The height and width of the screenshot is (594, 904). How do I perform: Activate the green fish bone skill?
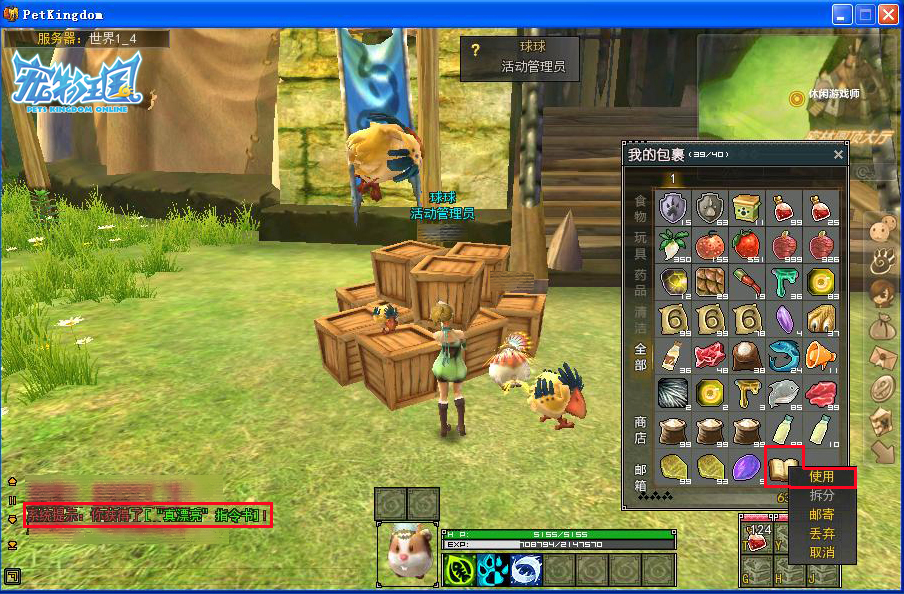click(459, 570)
